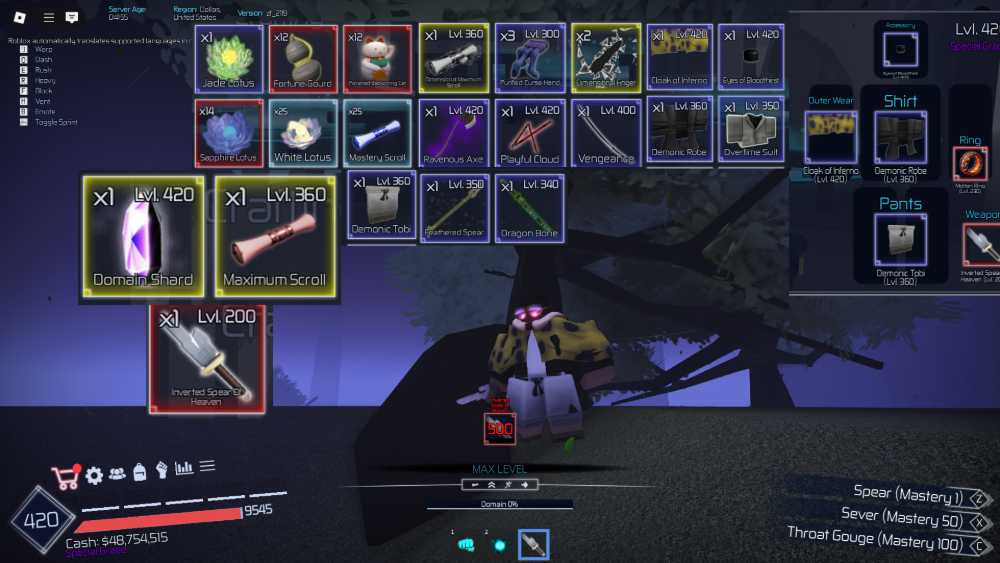Screen dimensions: 1000x563
Task: Select the large Domain Shard item
Action: tap(143, 237)
